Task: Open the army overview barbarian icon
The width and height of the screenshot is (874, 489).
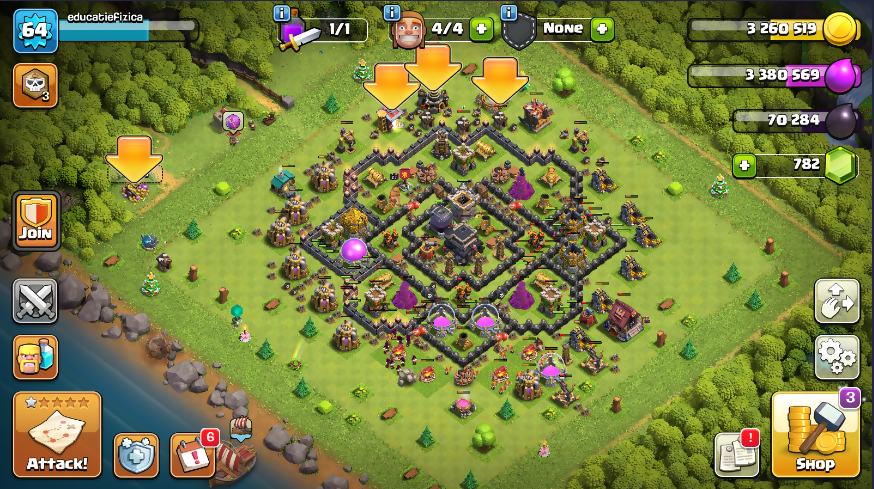Action: click(x=35, y=357)
